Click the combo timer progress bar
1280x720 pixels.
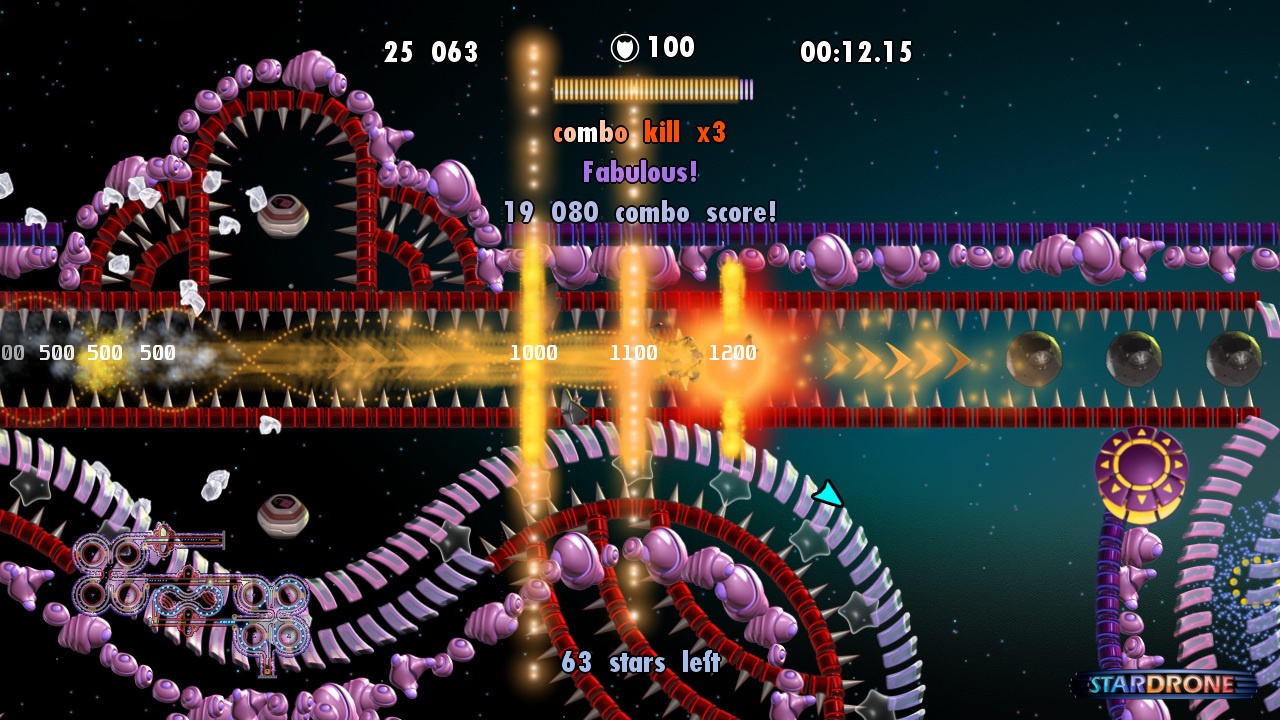(x=648, y=88)
